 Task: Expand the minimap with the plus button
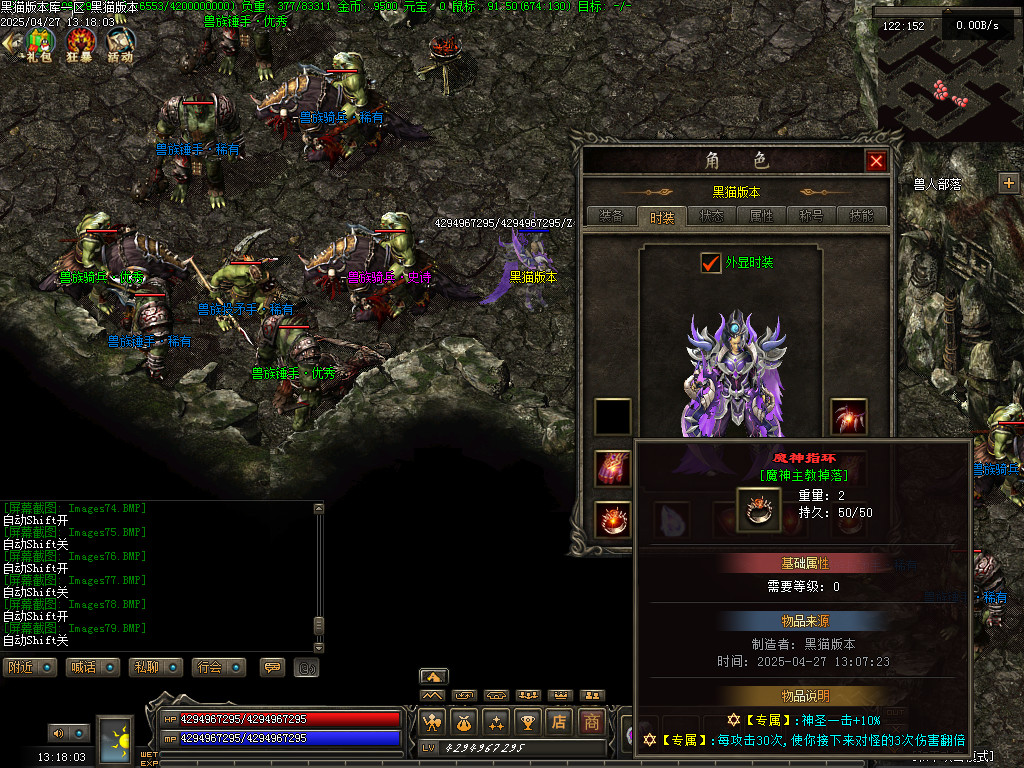pos(1008,183)
